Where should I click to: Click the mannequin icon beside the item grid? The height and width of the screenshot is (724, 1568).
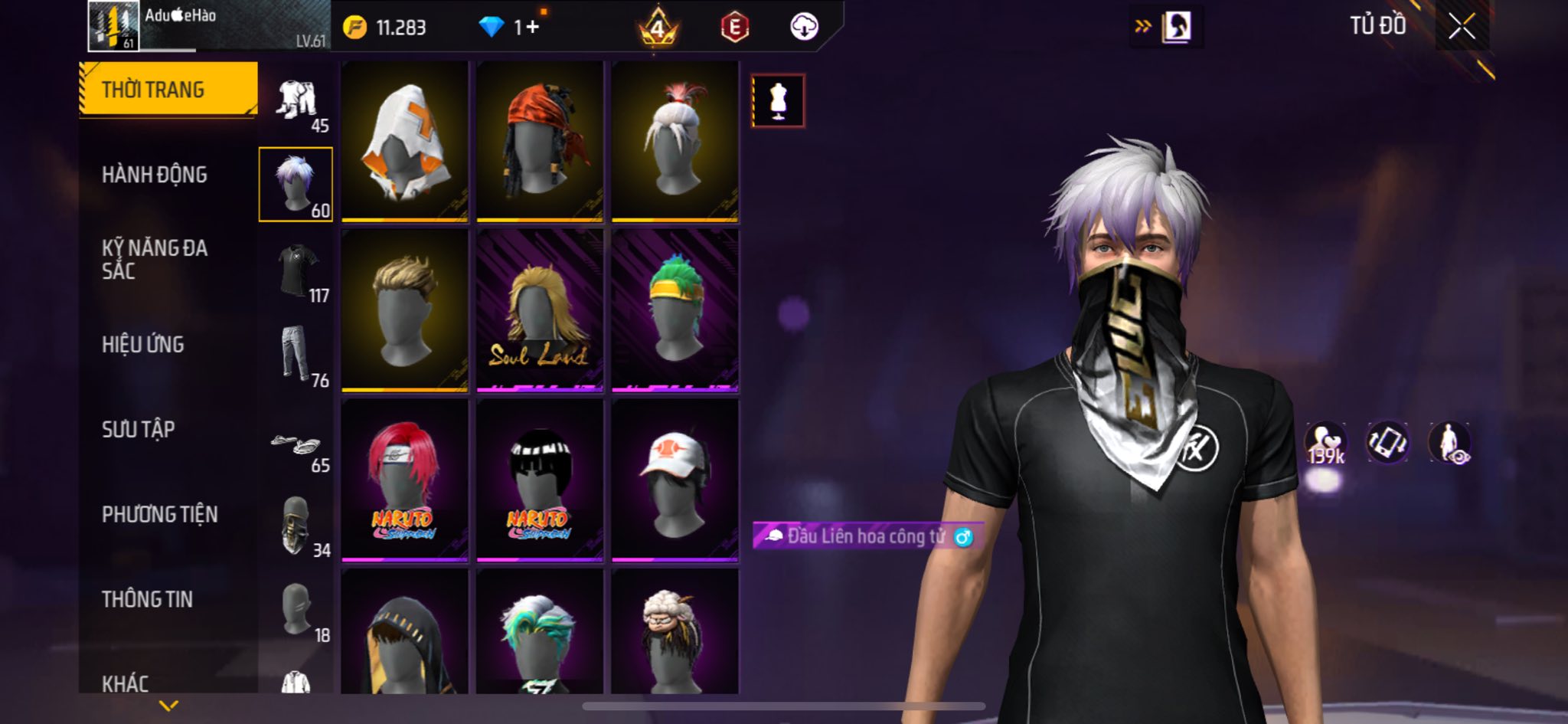pyautogui.click(x=778, y=100)
